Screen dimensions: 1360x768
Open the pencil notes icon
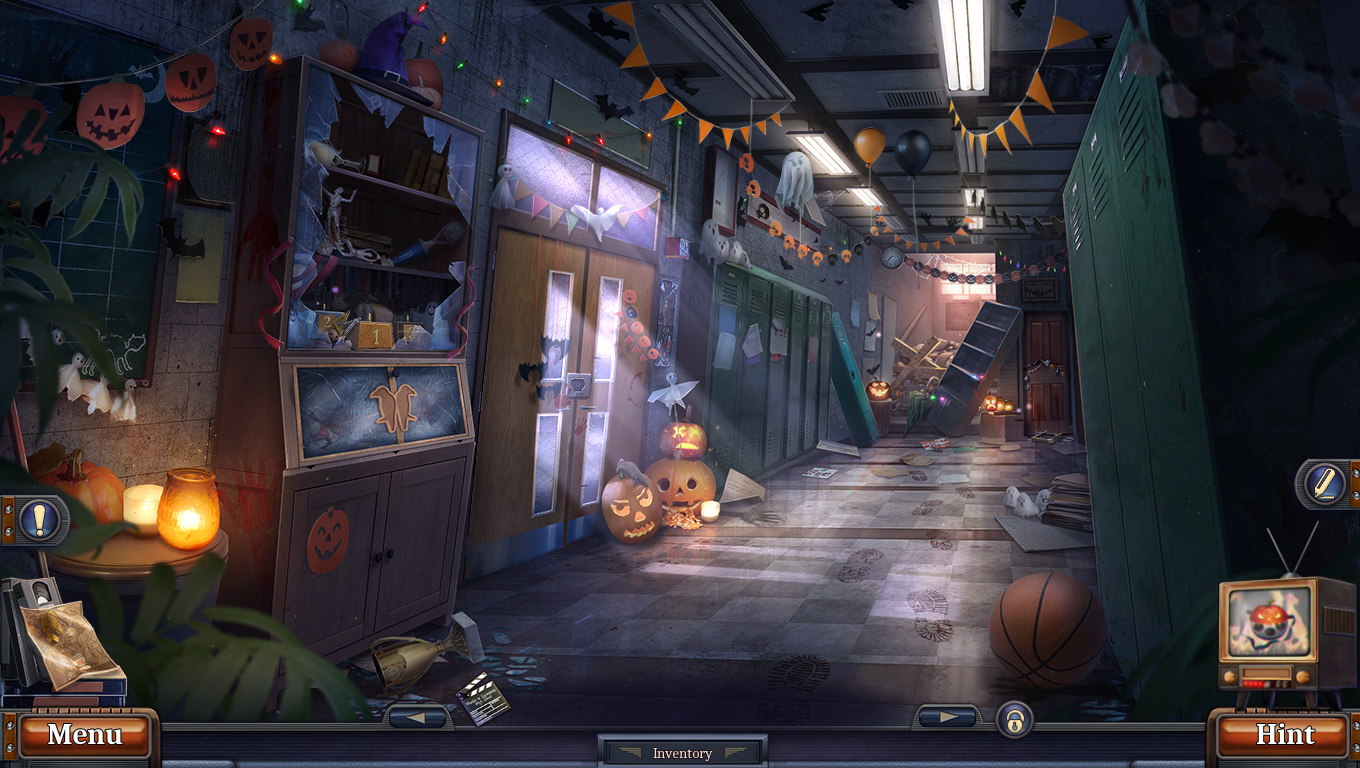[1324, 484]
